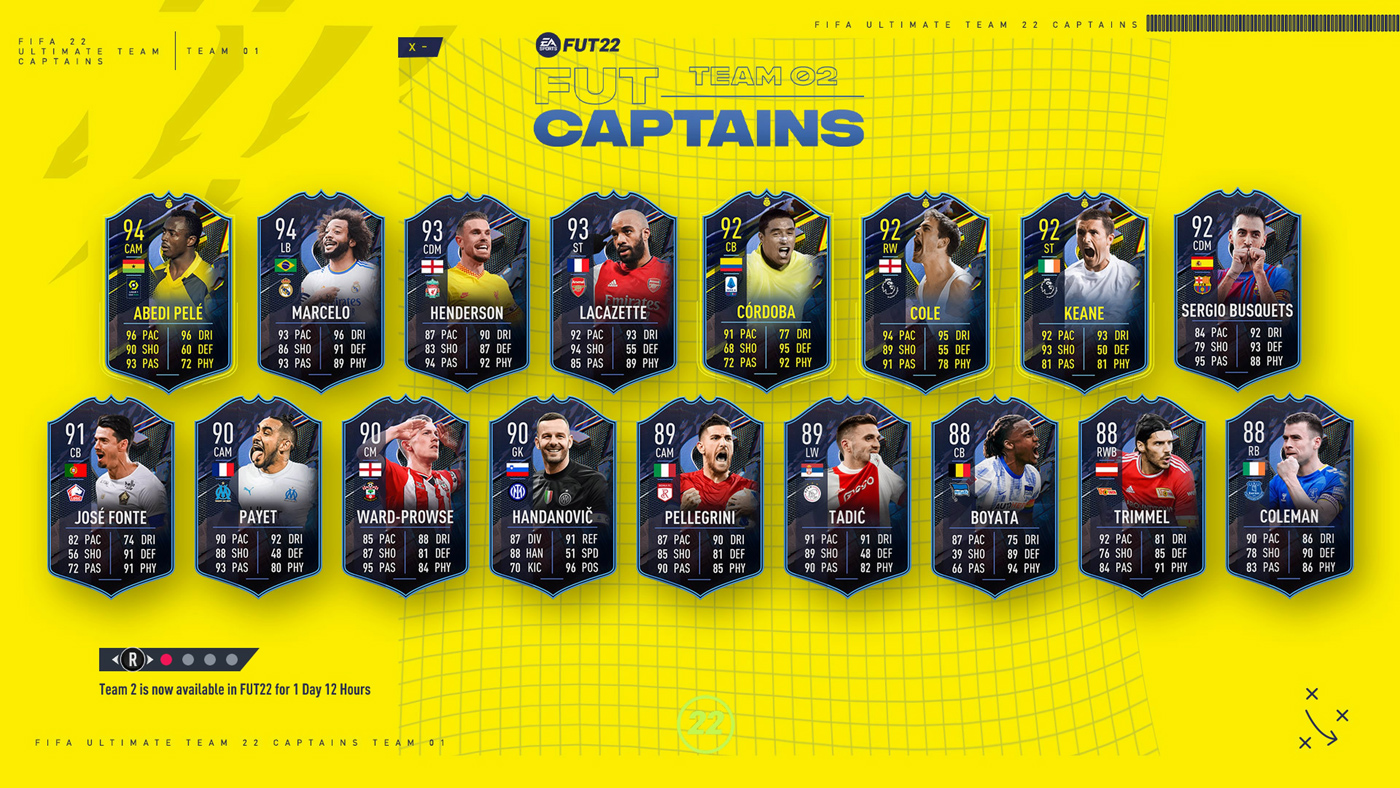1400x788 pixels.
Task: Click the right arrow beside the R button
Action: pos(149,659)
